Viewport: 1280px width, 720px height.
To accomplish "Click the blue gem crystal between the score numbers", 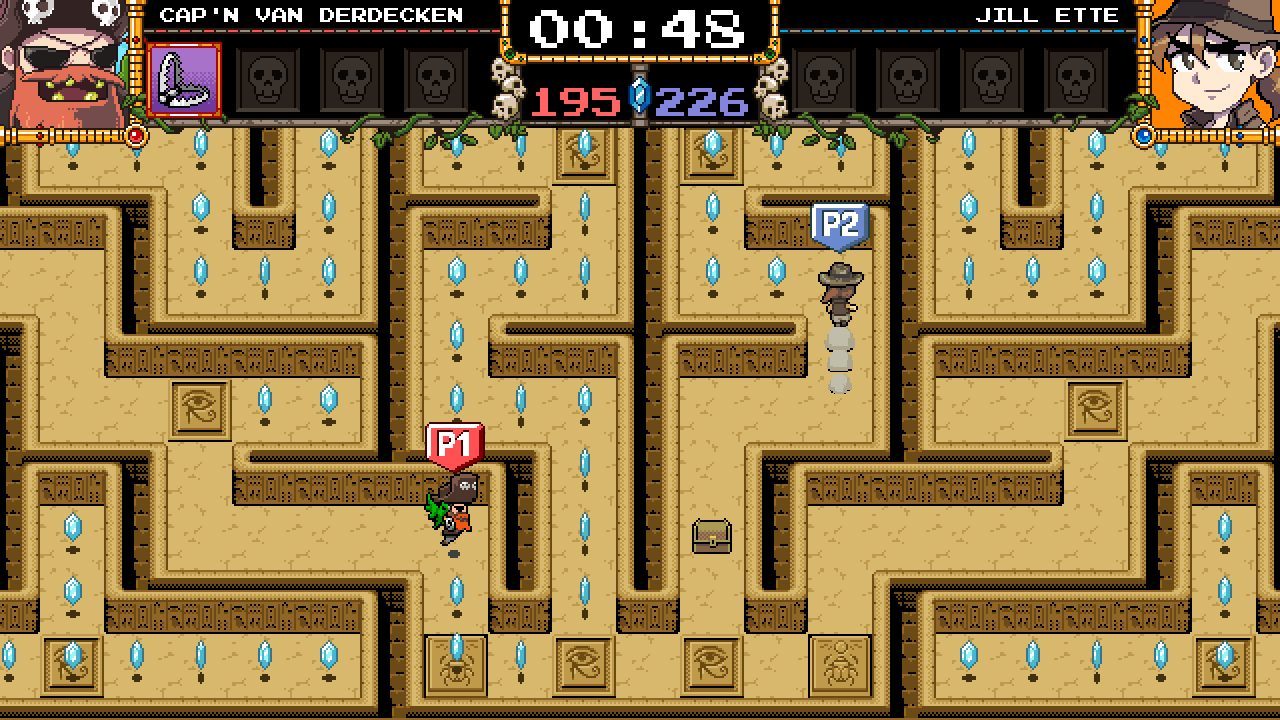I will click(640, 99).
